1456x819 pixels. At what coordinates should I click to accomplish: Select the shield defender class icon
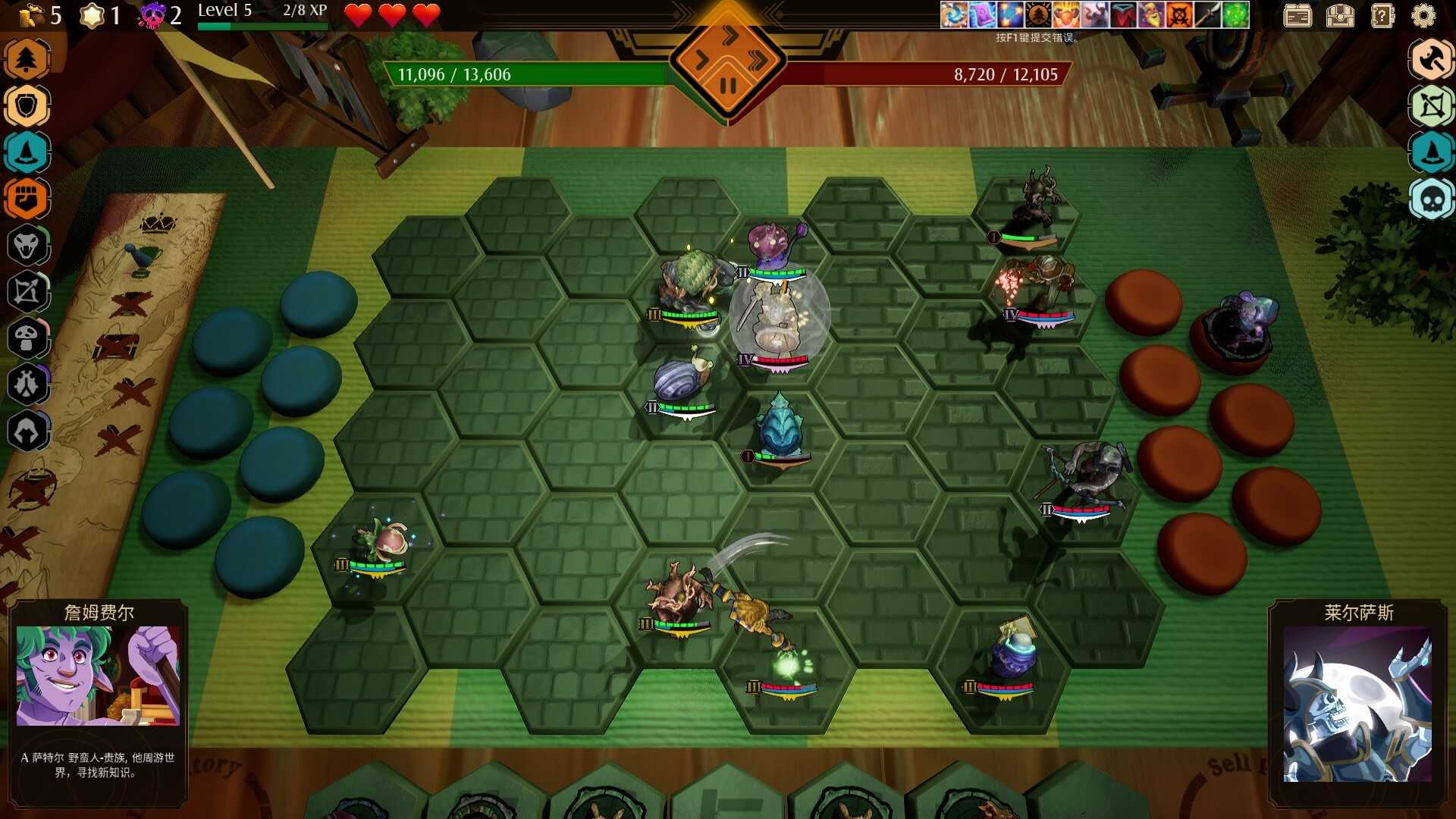(28, 105)
